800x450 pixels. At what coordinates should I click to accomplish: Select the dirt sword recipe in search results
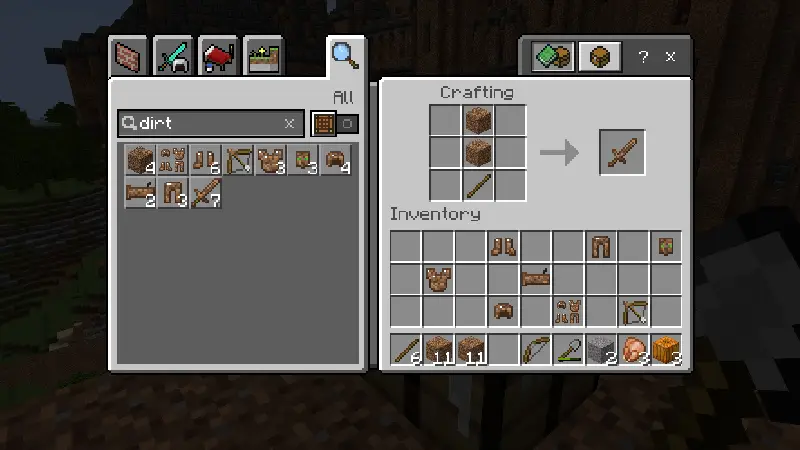point(207,191)
